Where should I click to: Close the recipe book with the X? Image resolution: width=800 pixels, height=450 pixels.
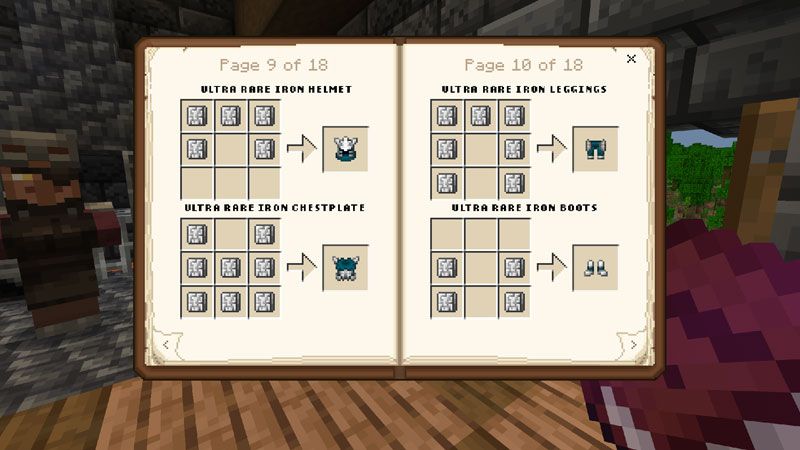(631, 59)
